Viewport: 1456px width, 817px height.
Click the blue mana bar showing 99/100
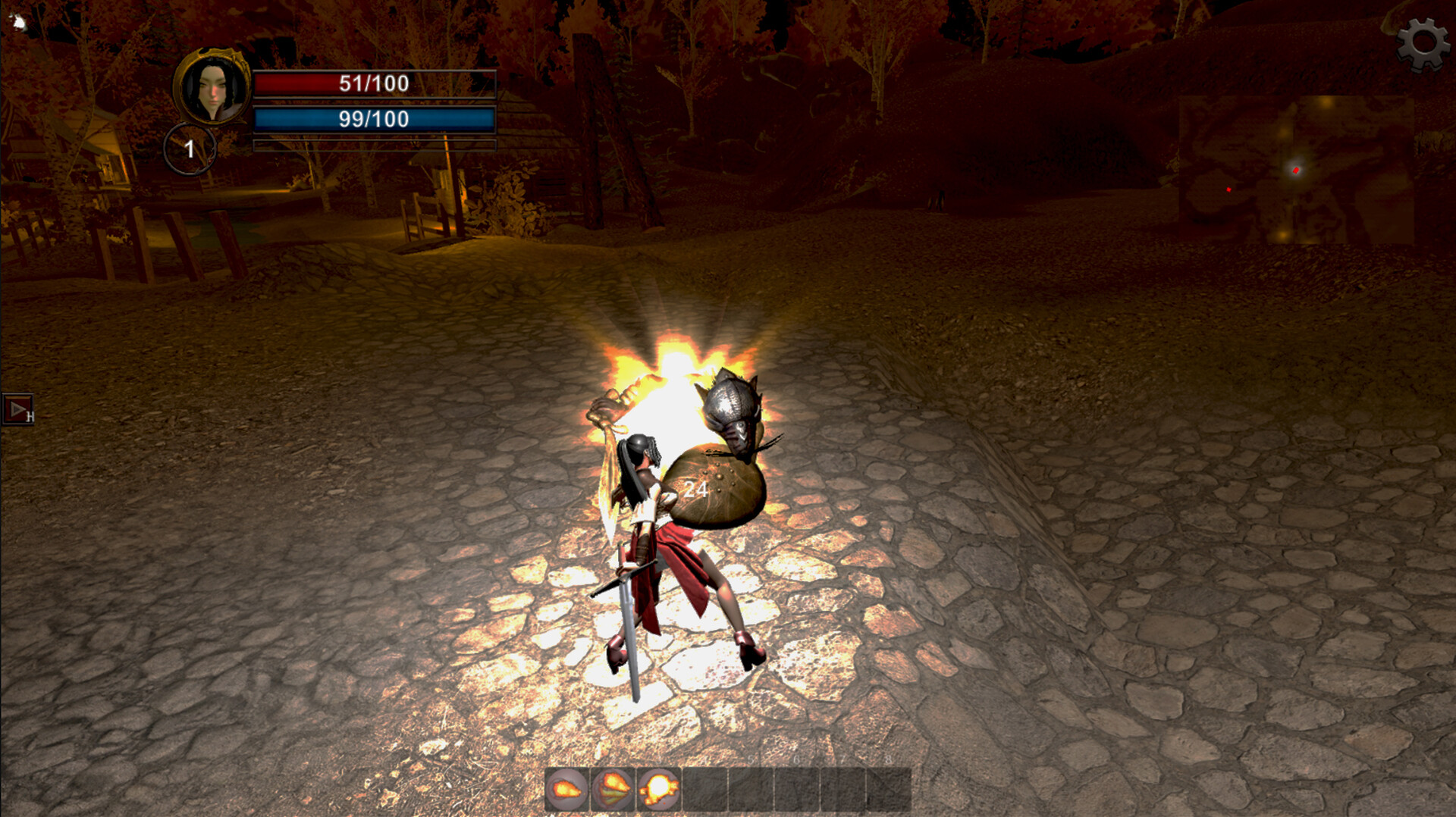(x=373, y=118)
